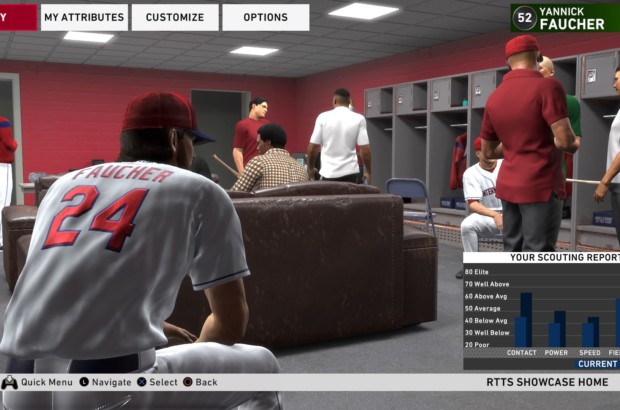View the Your Scouting Report panel

point(541,310)
